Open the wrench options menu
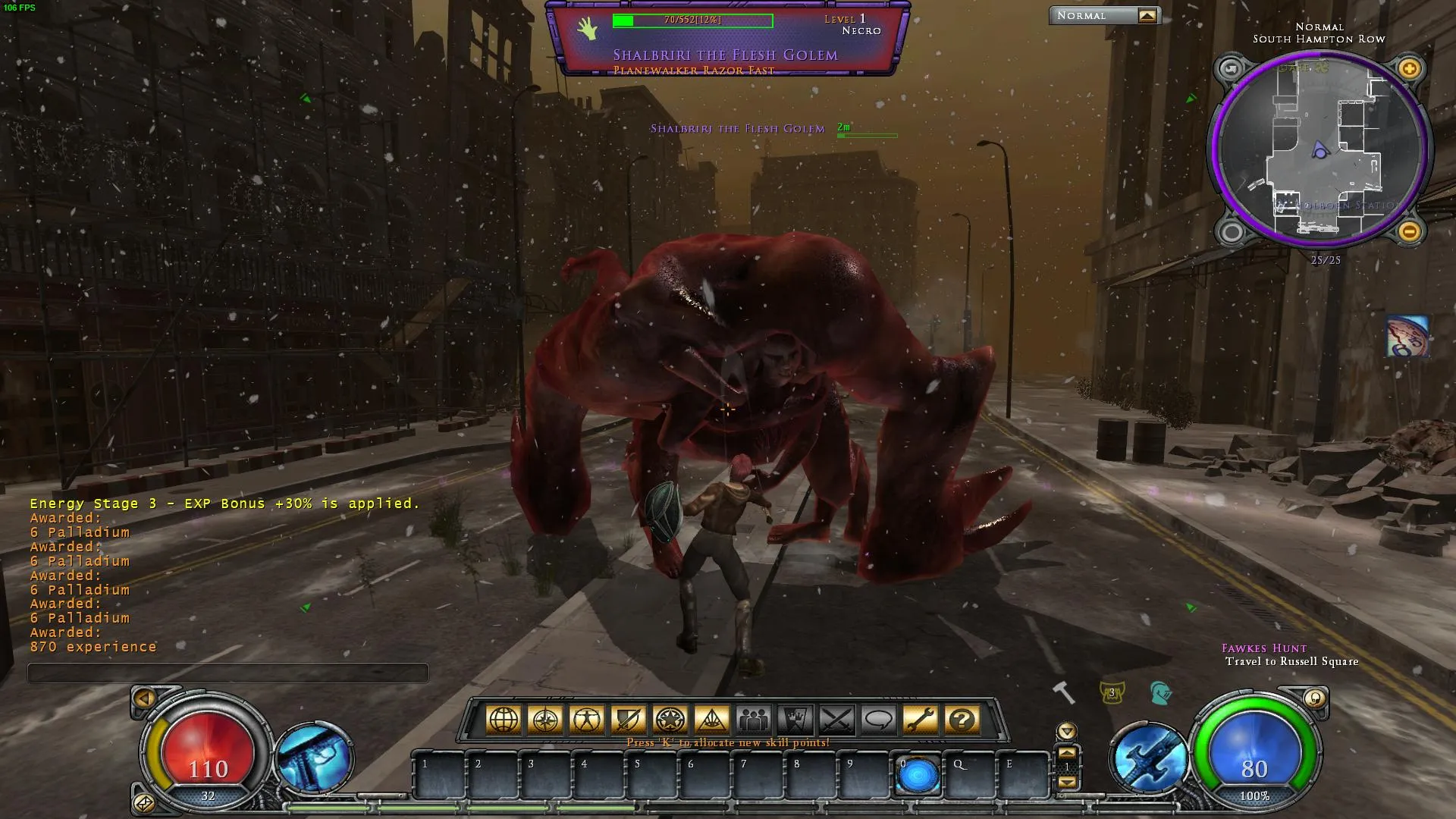 921,720
